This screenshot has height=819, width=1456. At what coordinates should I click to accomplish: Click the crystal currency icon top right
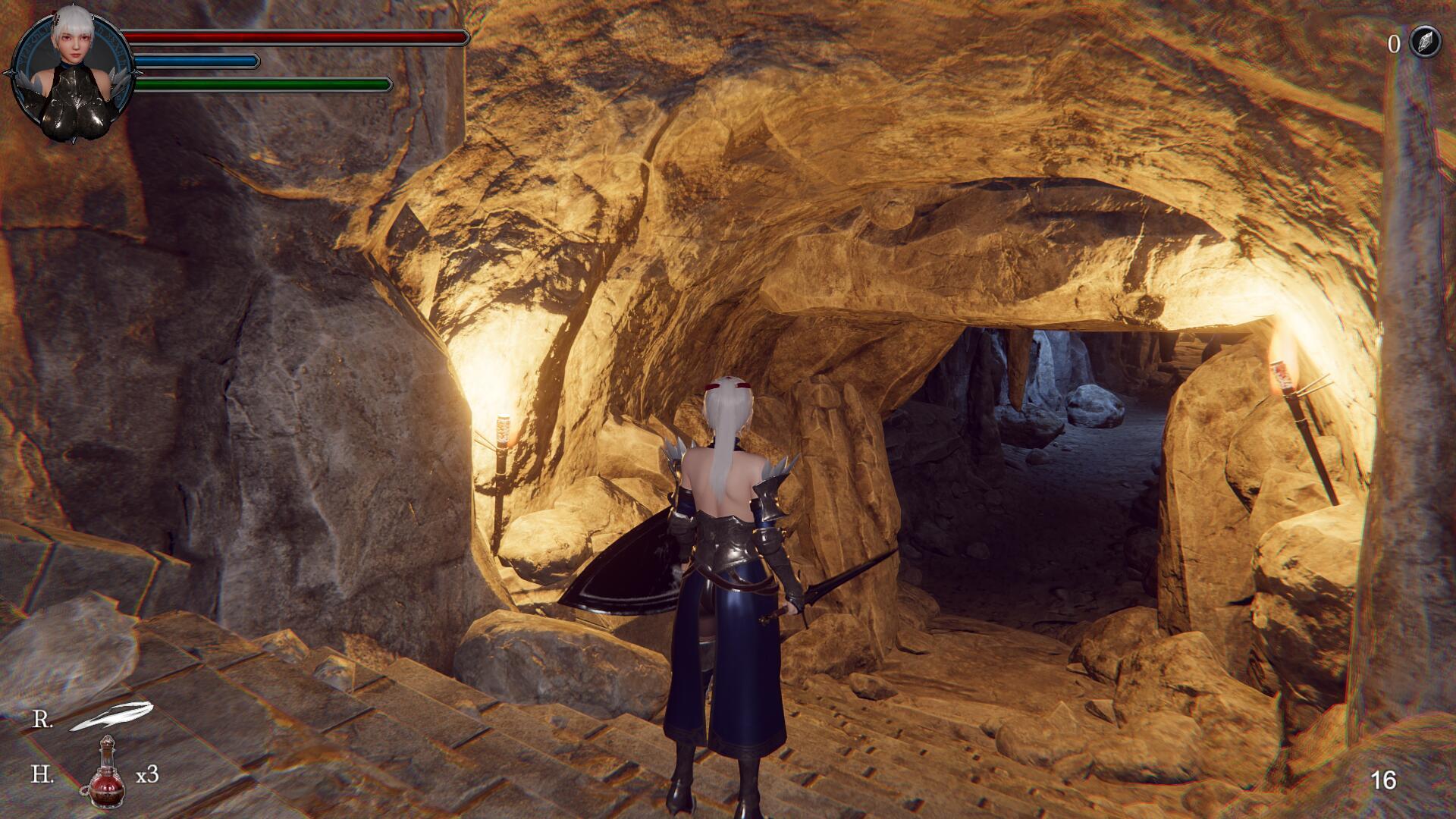coord(1424,43)
